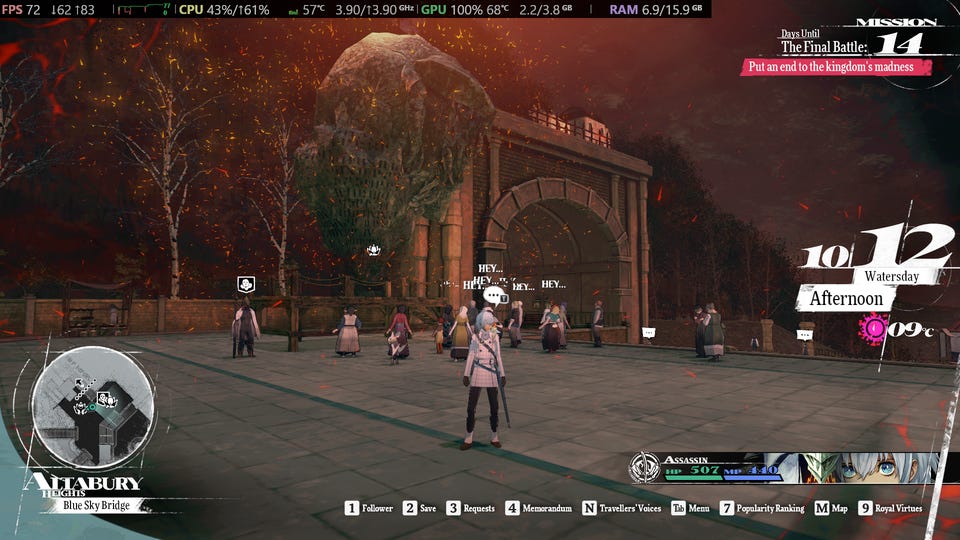Viewport: 960px width, 540px height.
Task: Open Travellers' Voices
Action: [x=621, y=508]
